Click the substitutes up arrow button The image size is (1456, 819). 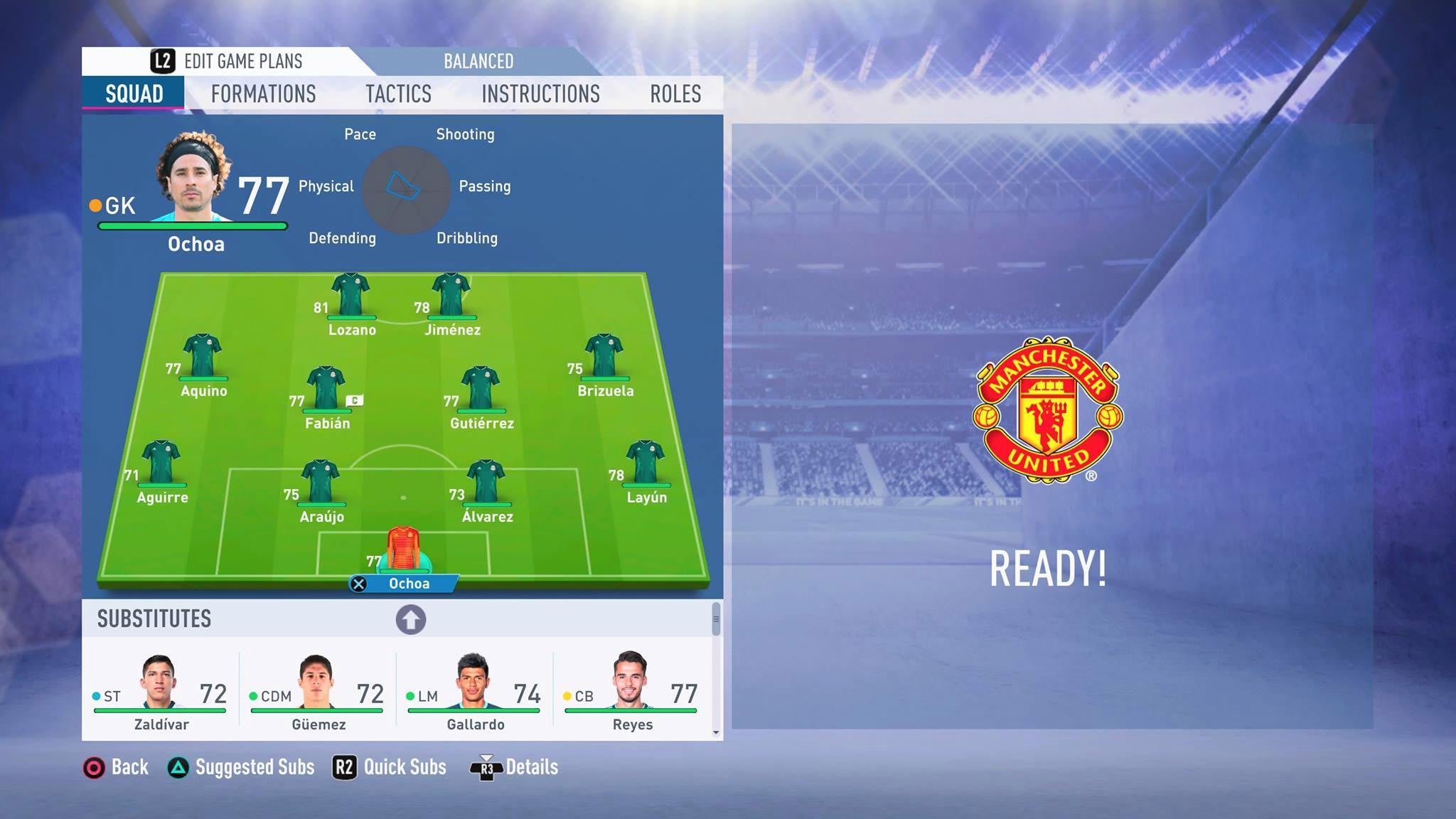(411, 619)
